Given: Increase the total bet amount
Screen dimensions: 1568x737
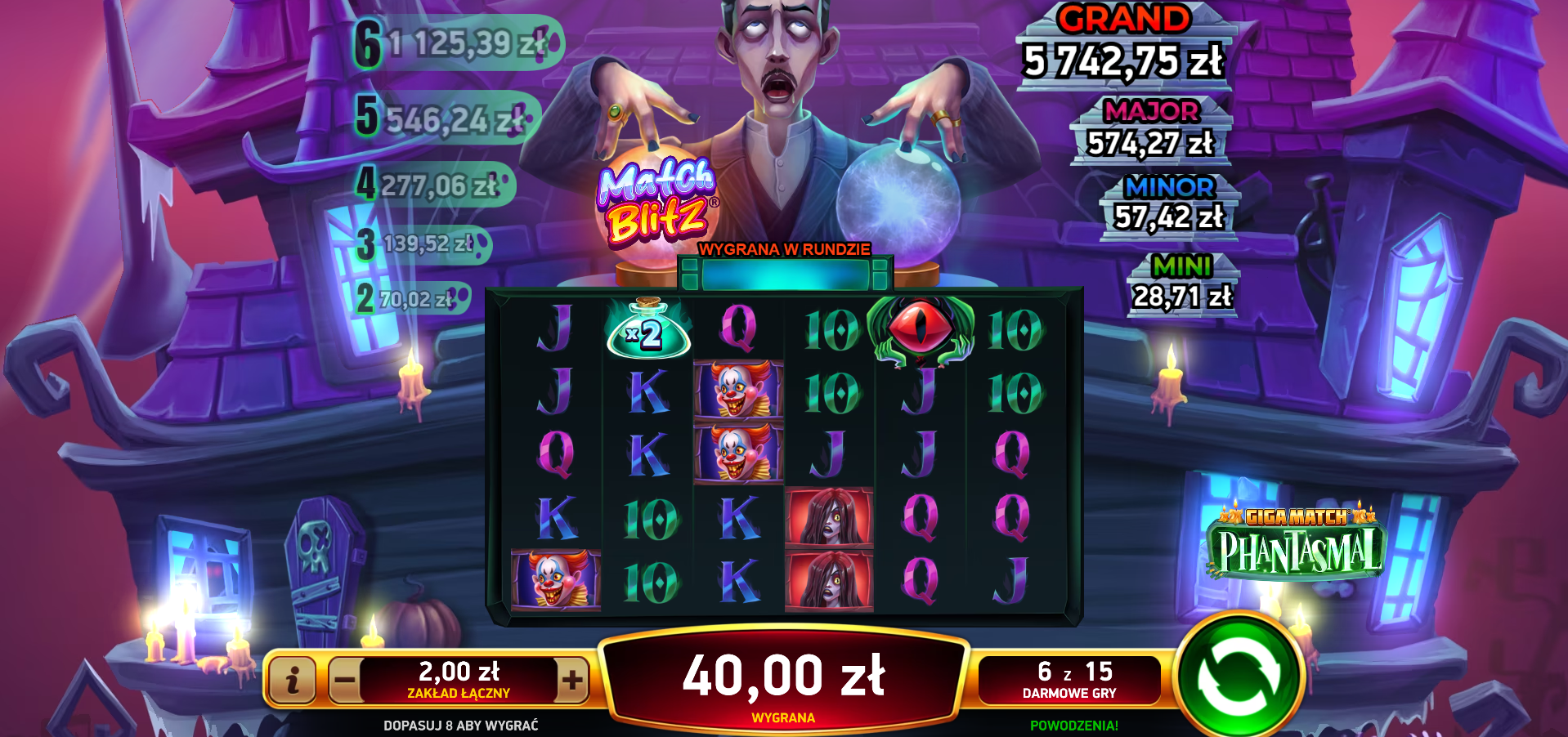Looking at the screenshot, I should coord(572,680).
